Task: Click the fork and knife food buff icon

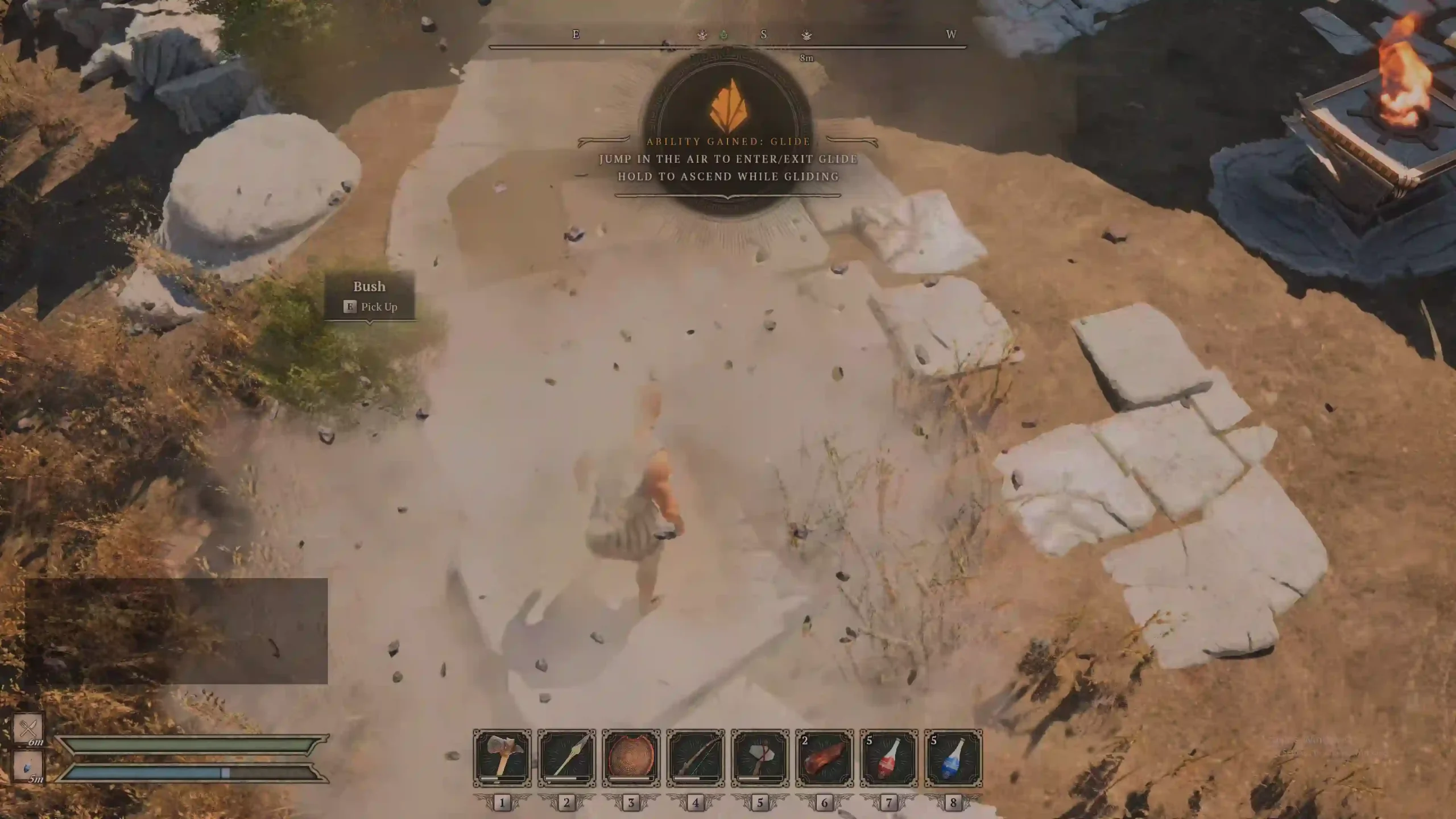Action: point(28,728)
